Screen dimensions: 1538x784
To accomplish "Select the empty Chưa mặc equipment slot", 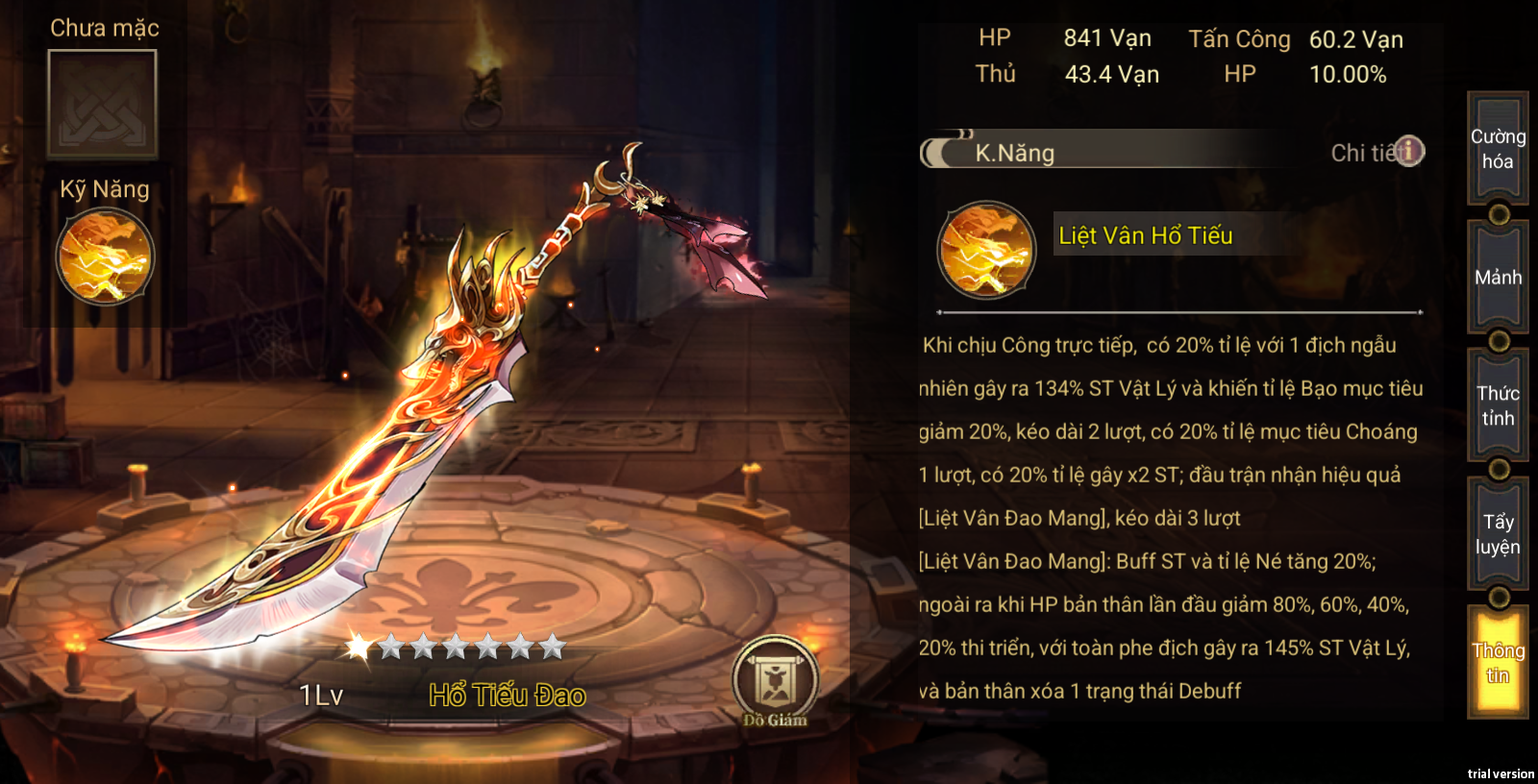I will [x=103, y=104].
